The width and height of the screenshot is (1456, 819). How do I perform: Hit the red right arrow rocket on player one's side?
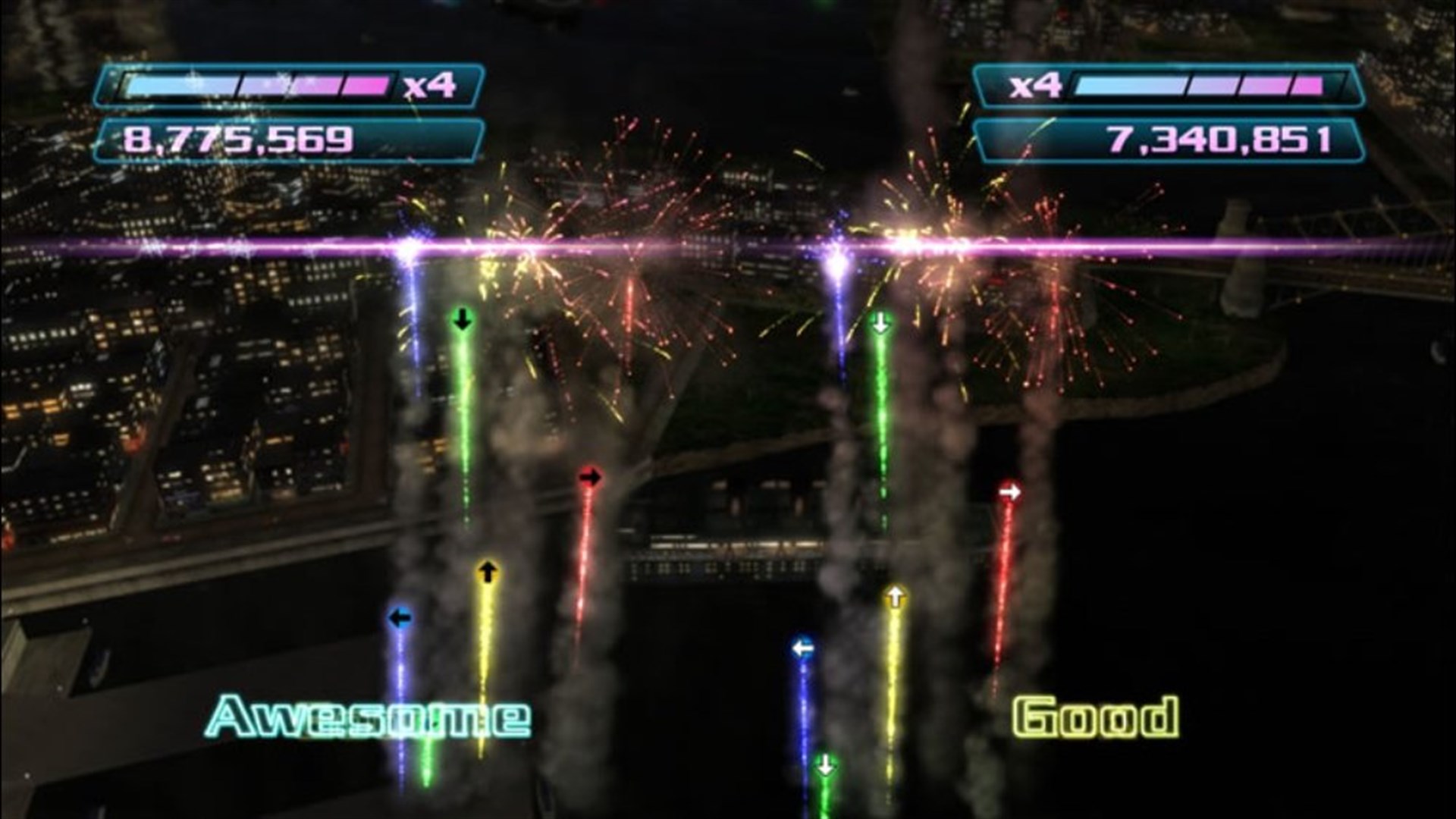[x=591, y=476]
